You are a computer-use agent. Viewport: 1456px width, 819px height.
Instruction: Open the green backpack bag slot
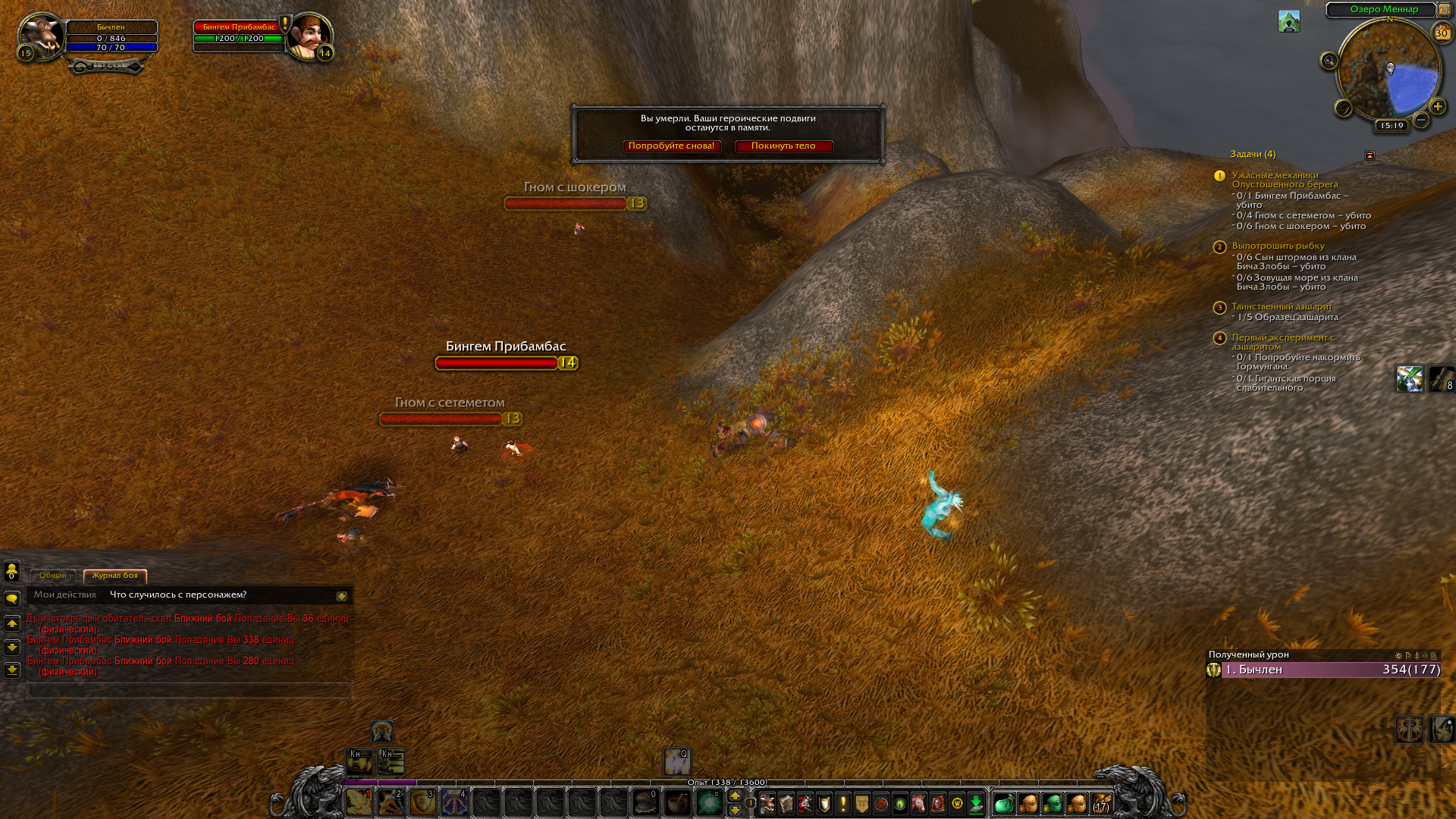1003,803
